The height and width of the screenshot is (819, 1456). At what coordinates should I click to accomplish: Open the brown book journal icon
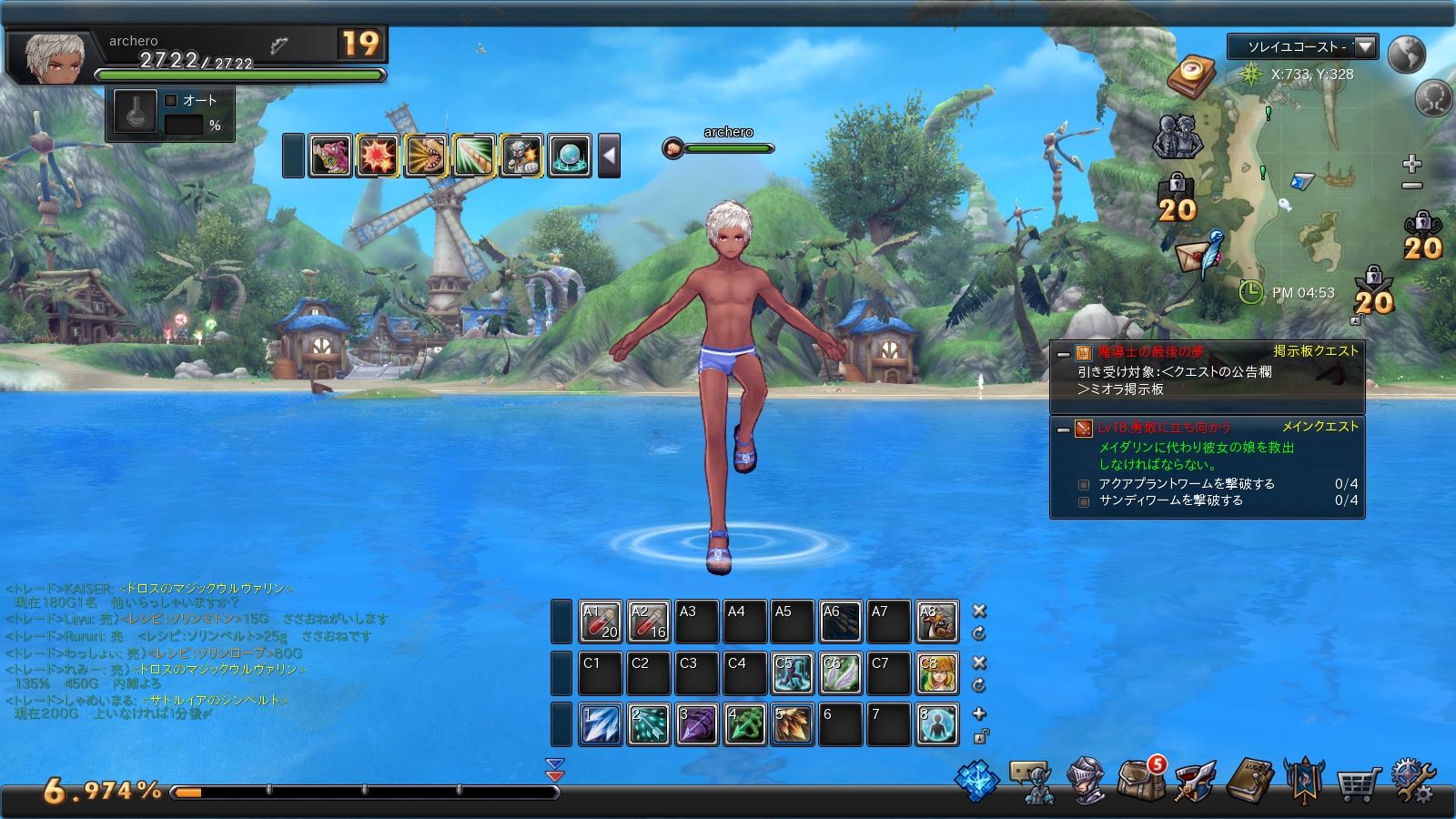(x=1249, y=780)
